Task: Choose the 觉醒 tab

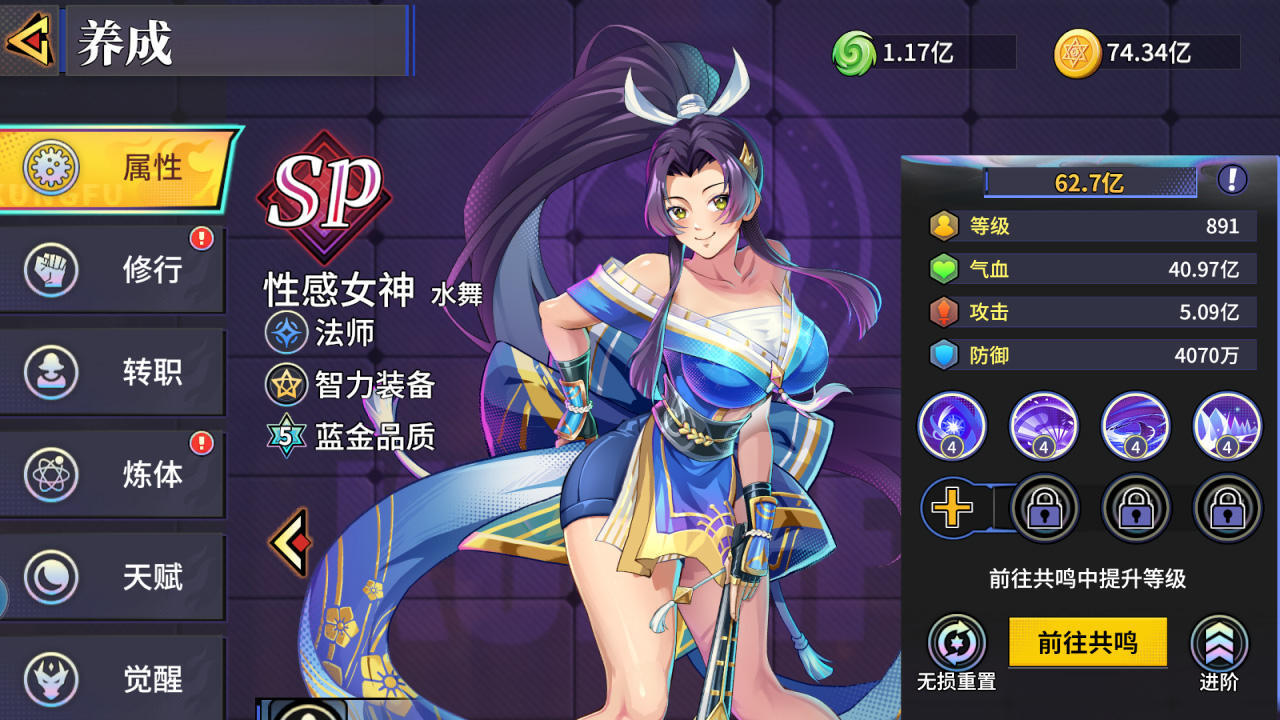Action: (112, 678)
